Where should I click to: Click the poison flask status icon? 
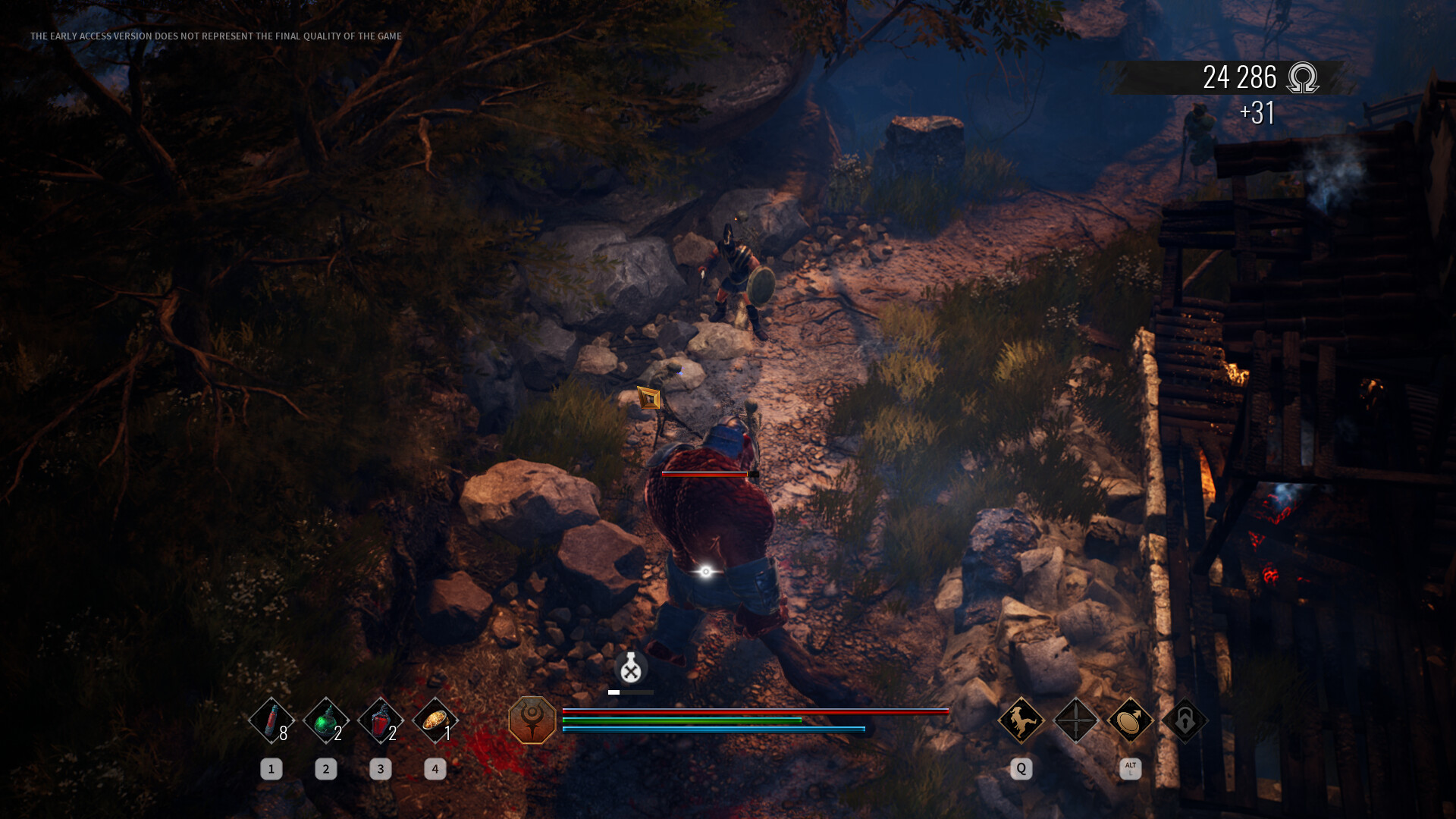tap(631, 668)
